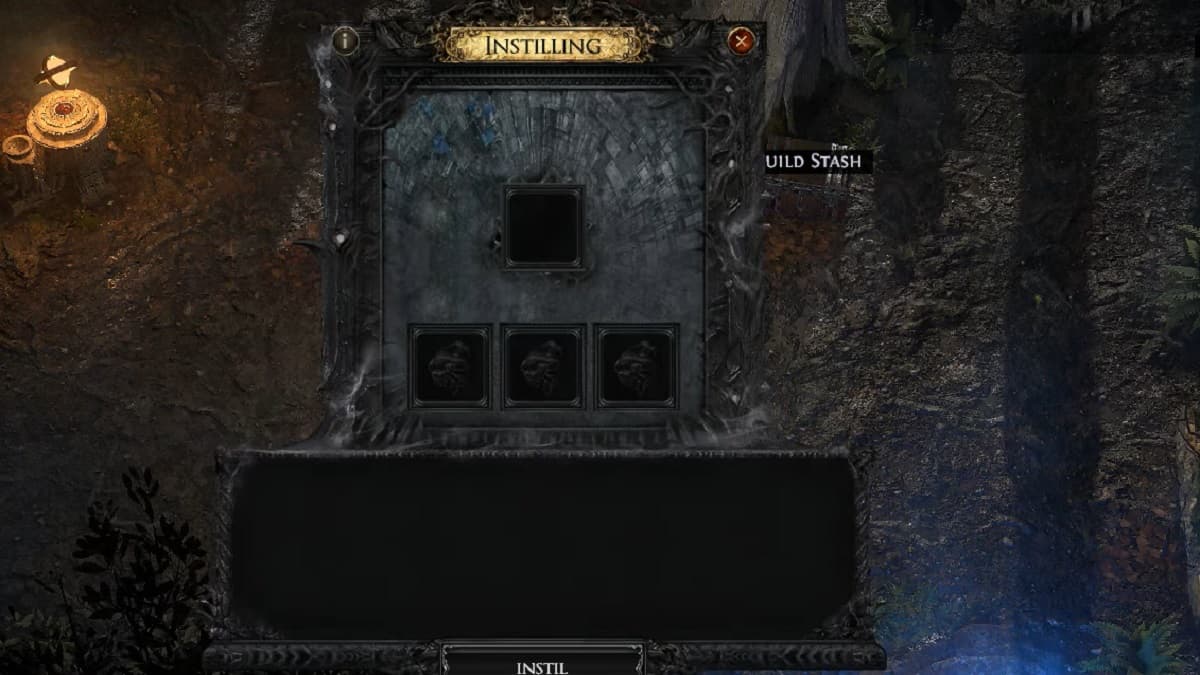The width and height of the screenshot is (1200, 675).
Task: Open the Instilling info tooltip button
Action: [346, 41]
